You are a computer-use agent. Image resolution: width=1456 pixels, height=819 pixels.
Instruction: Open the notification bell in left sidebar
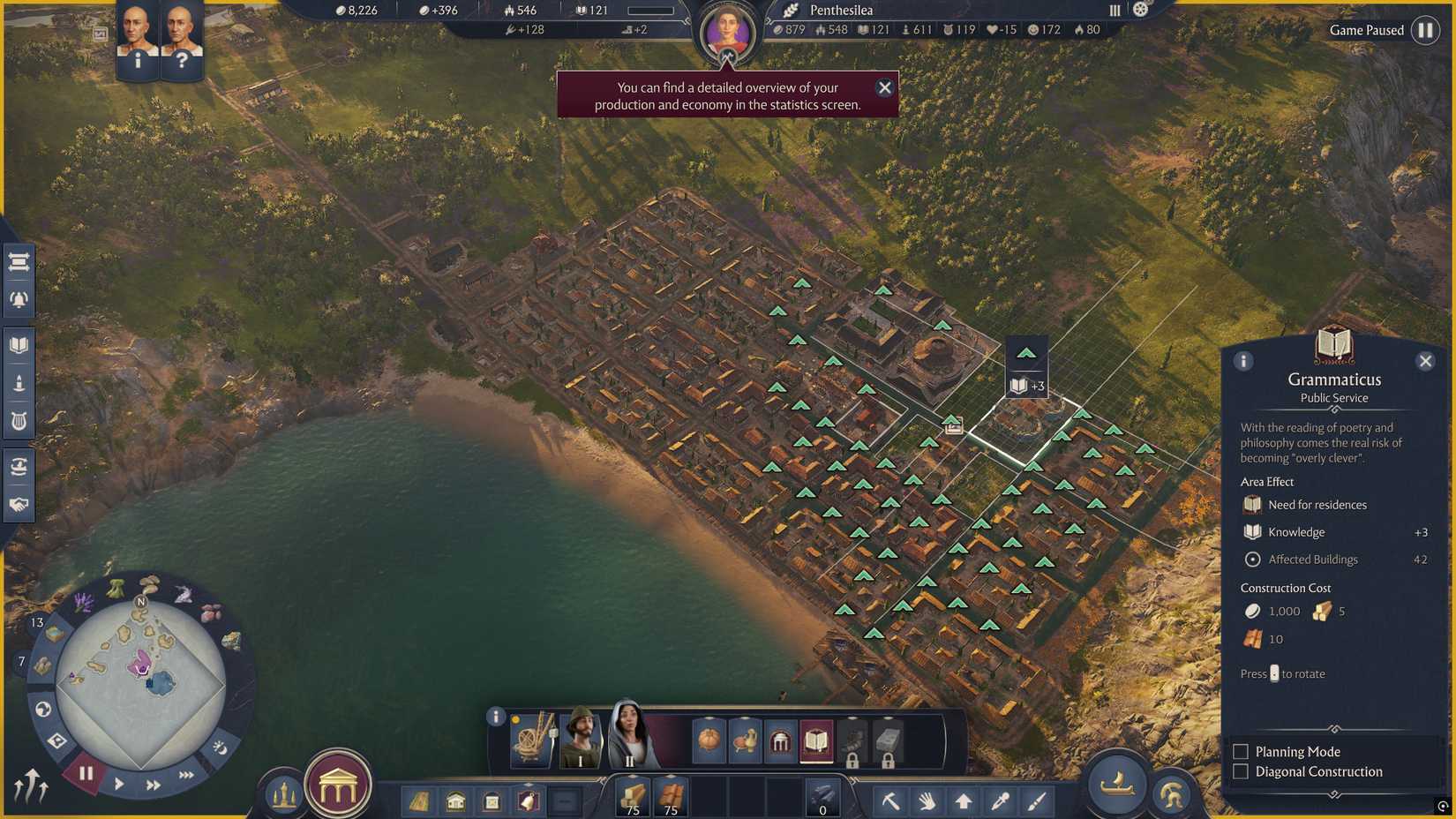(19, 299)
